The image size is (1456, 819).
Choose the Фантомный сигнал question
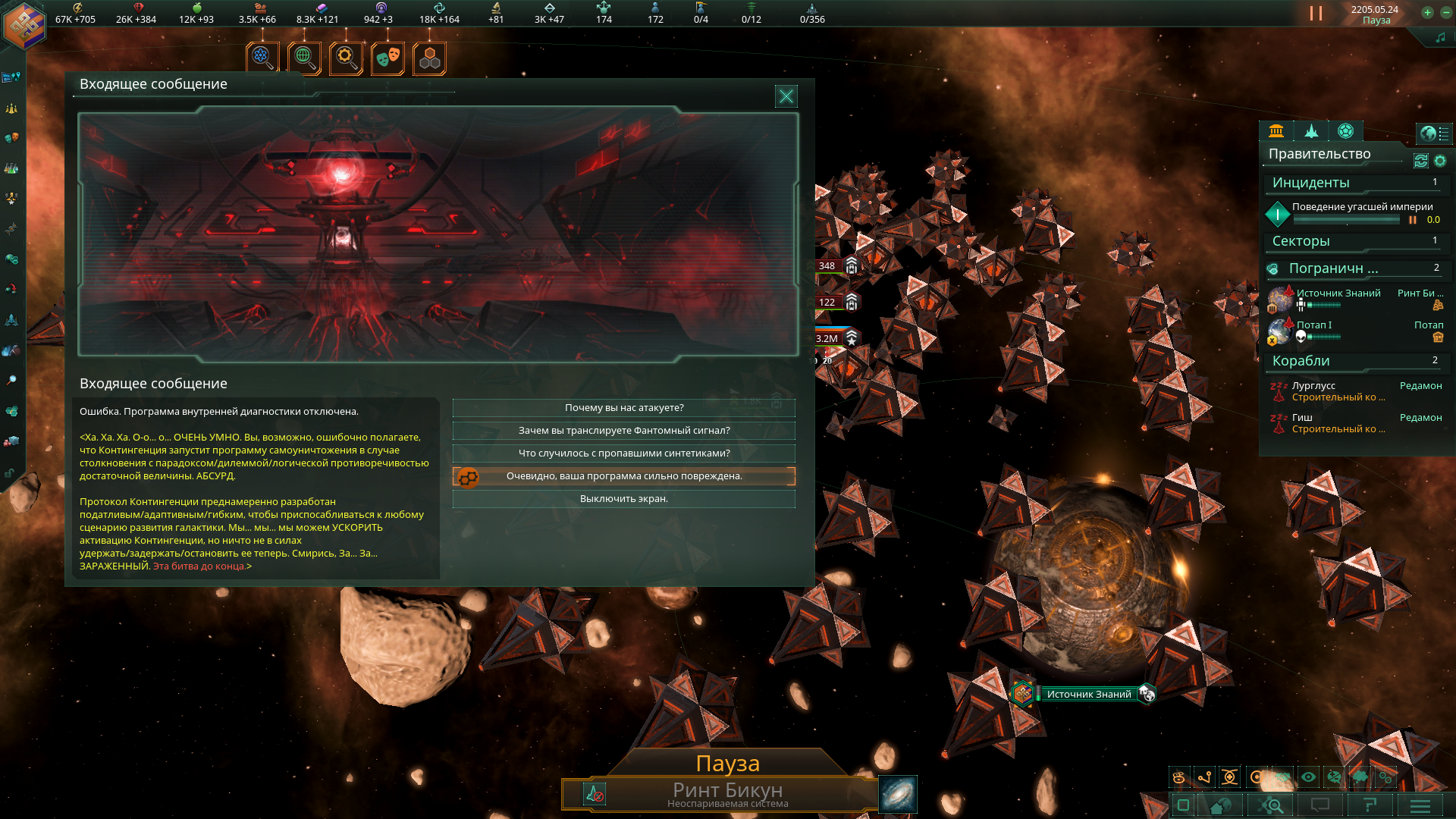point(623,431)
